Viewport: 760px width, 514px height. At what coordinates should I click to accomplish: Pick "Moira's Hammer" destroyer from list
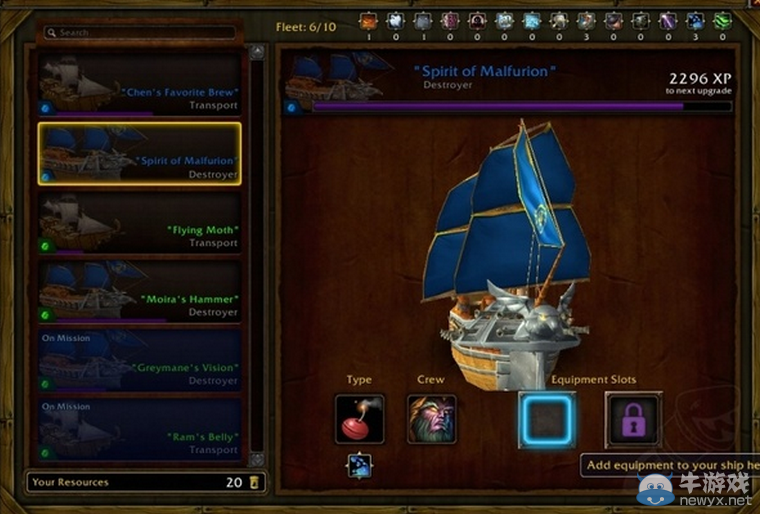coord(139,292)
